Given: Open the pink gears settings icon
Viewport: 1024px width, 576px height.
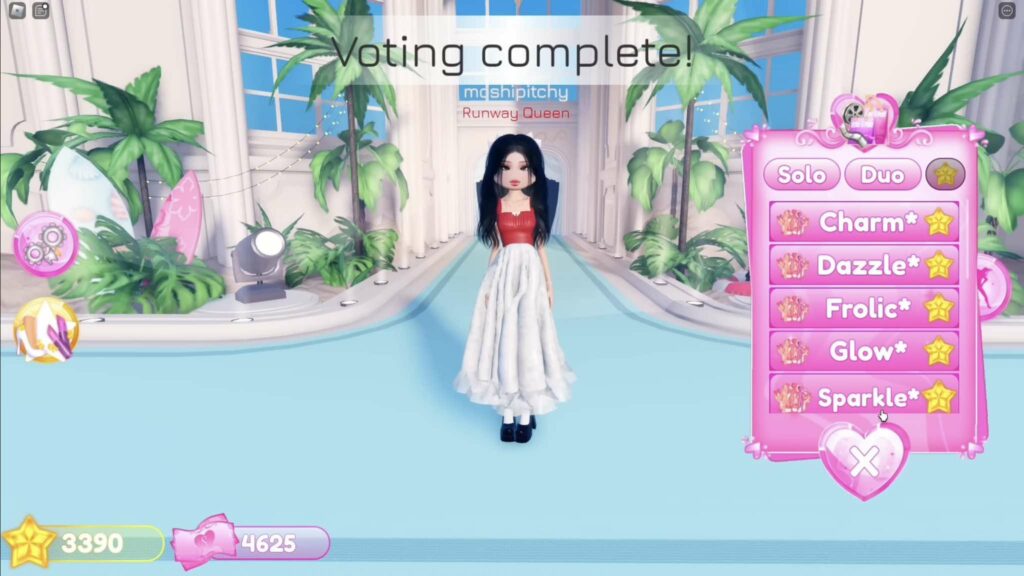Looking at the screenshot, I should coord(45,244).
